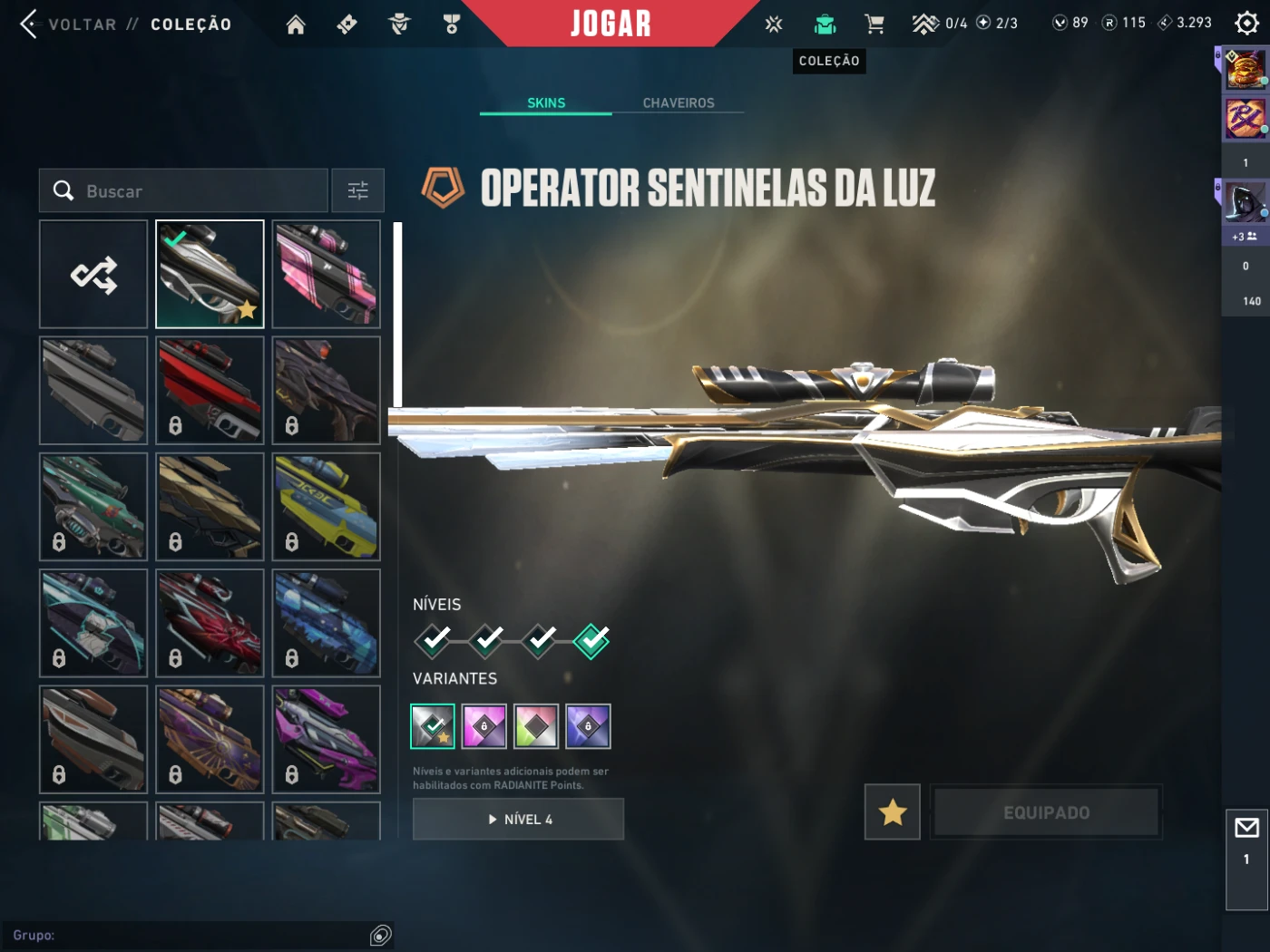The height and width of the screenshot is (952, 1270).
Task: Choose the random skin shuffle tile
Action: pyautogui.click(x=93, y=274)
